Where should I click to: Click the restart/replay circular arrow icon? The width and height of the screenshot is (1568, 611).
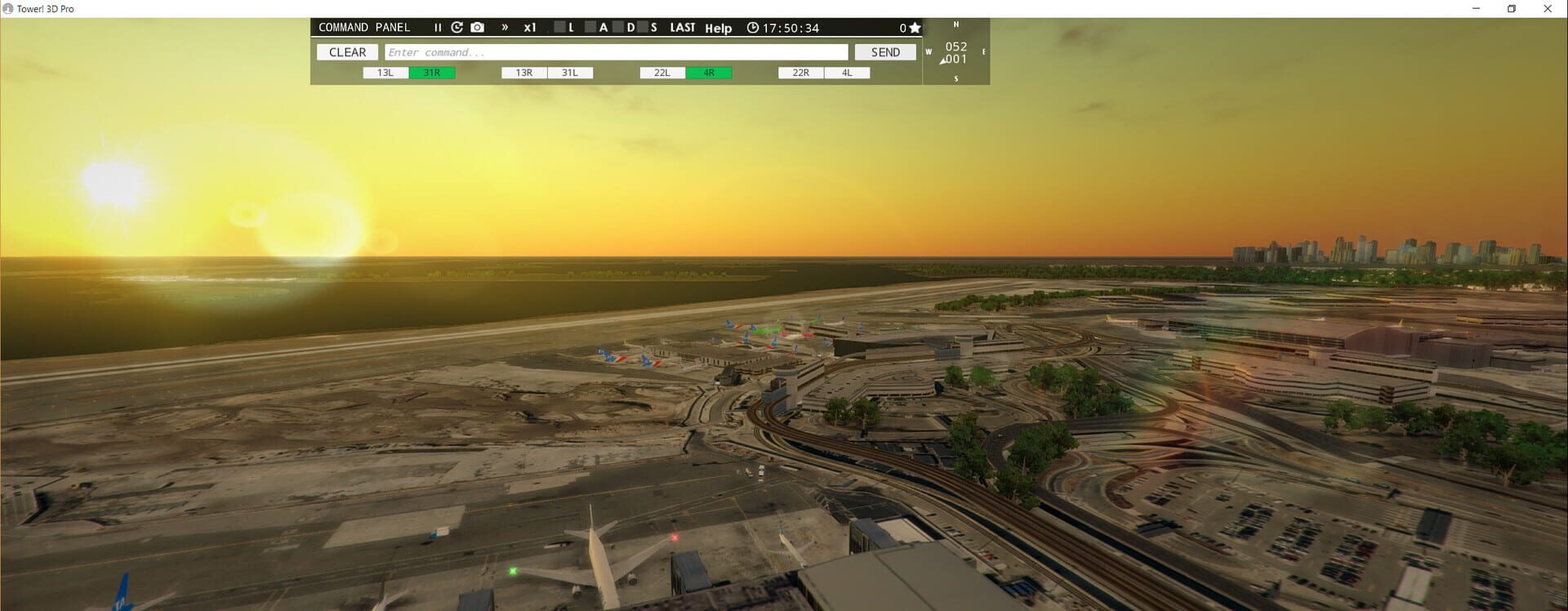point(457,26)
